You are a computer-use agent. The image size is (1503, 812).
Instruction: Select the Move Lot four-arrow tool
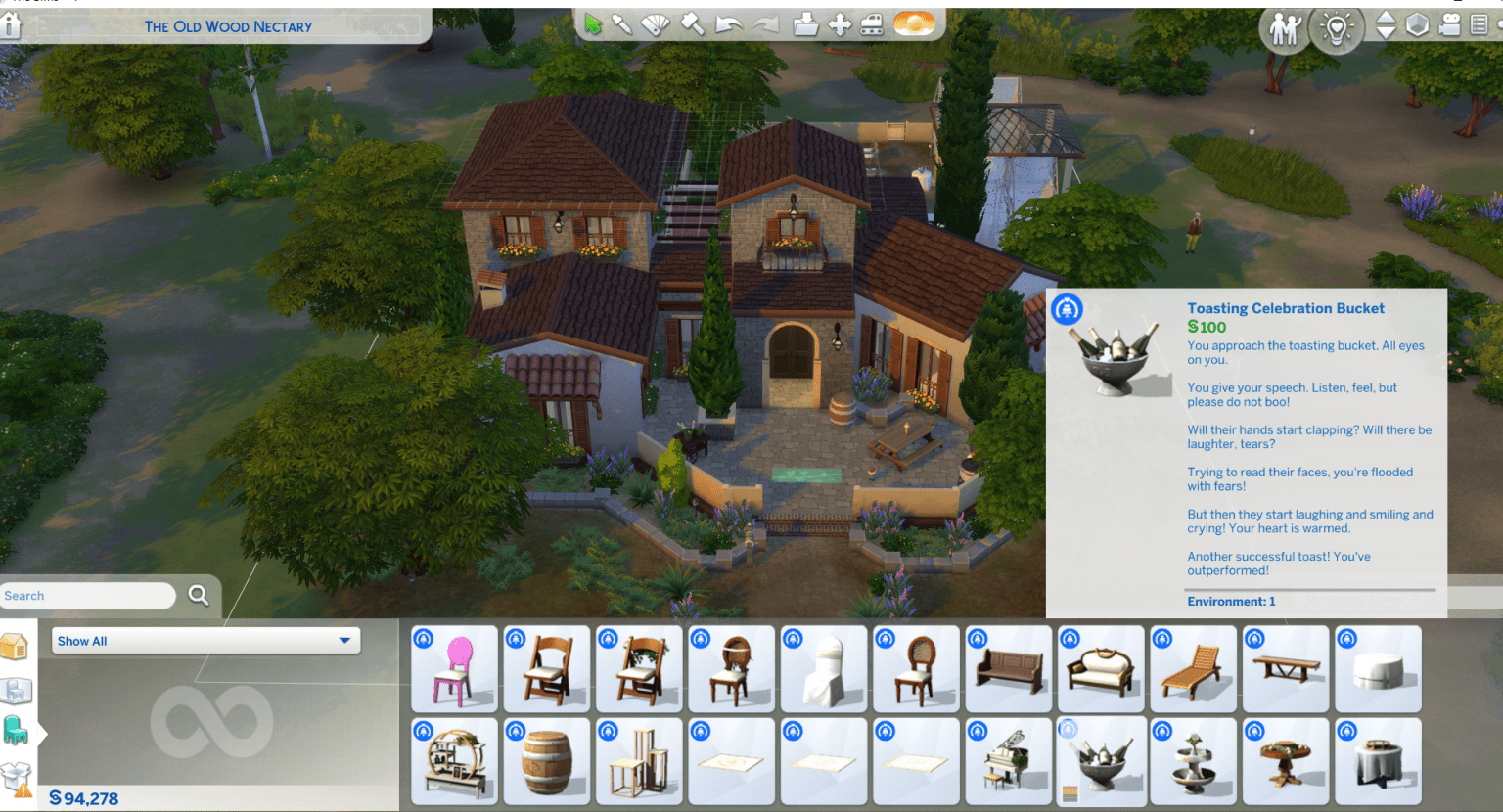[839, 24]
